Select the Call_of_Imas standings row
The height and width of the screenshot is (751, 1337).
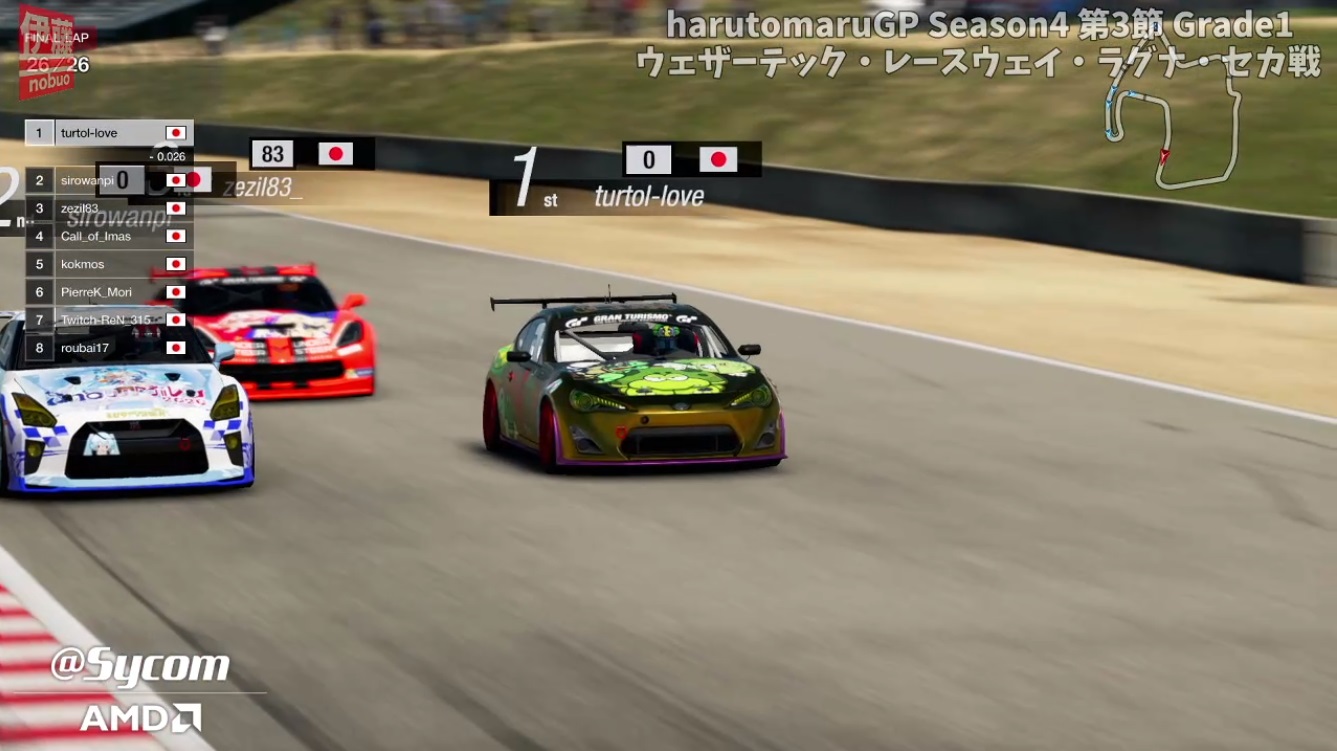tap(109, 236)
